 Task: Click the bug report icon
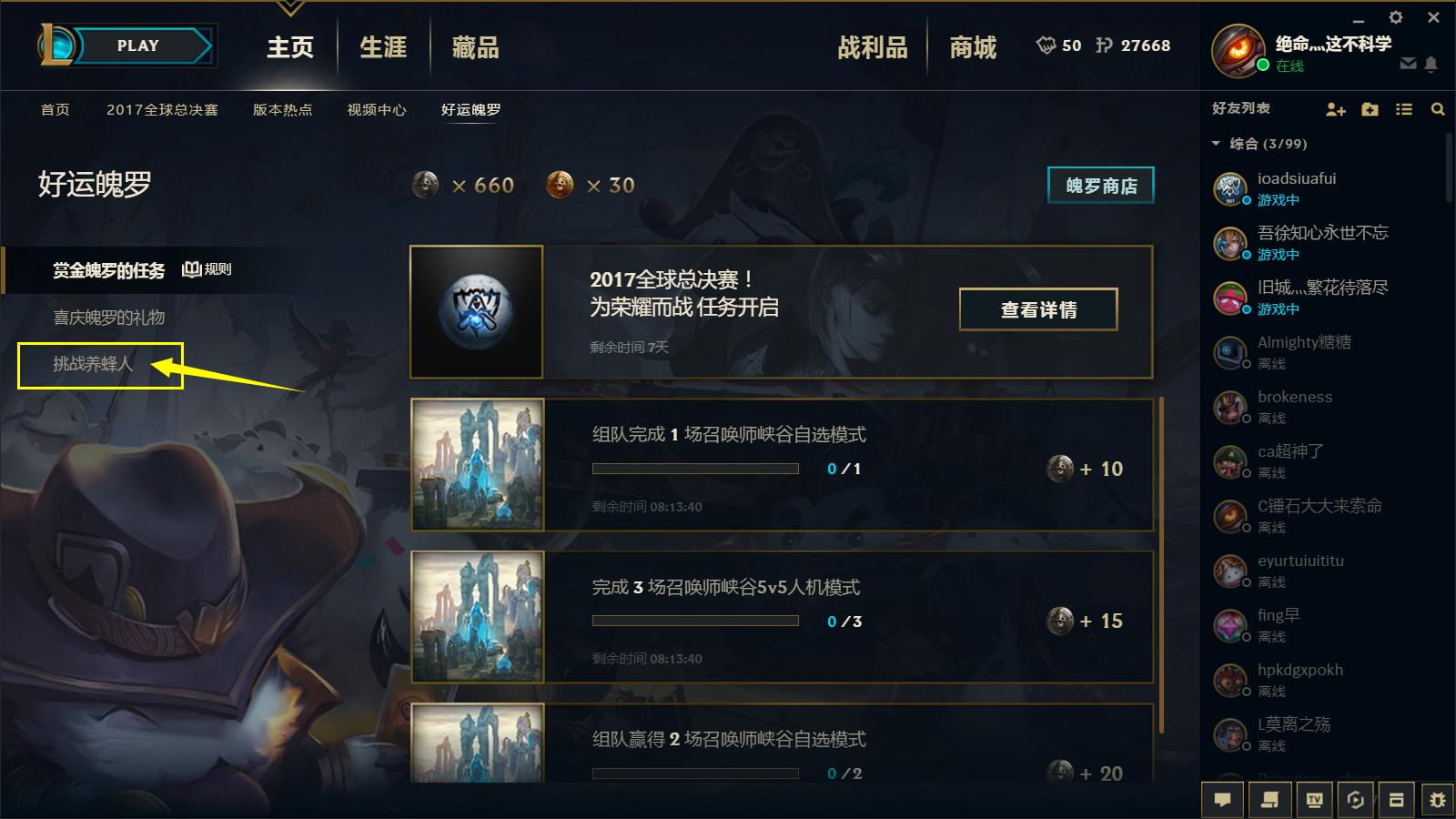click(x=1440, y=799)
